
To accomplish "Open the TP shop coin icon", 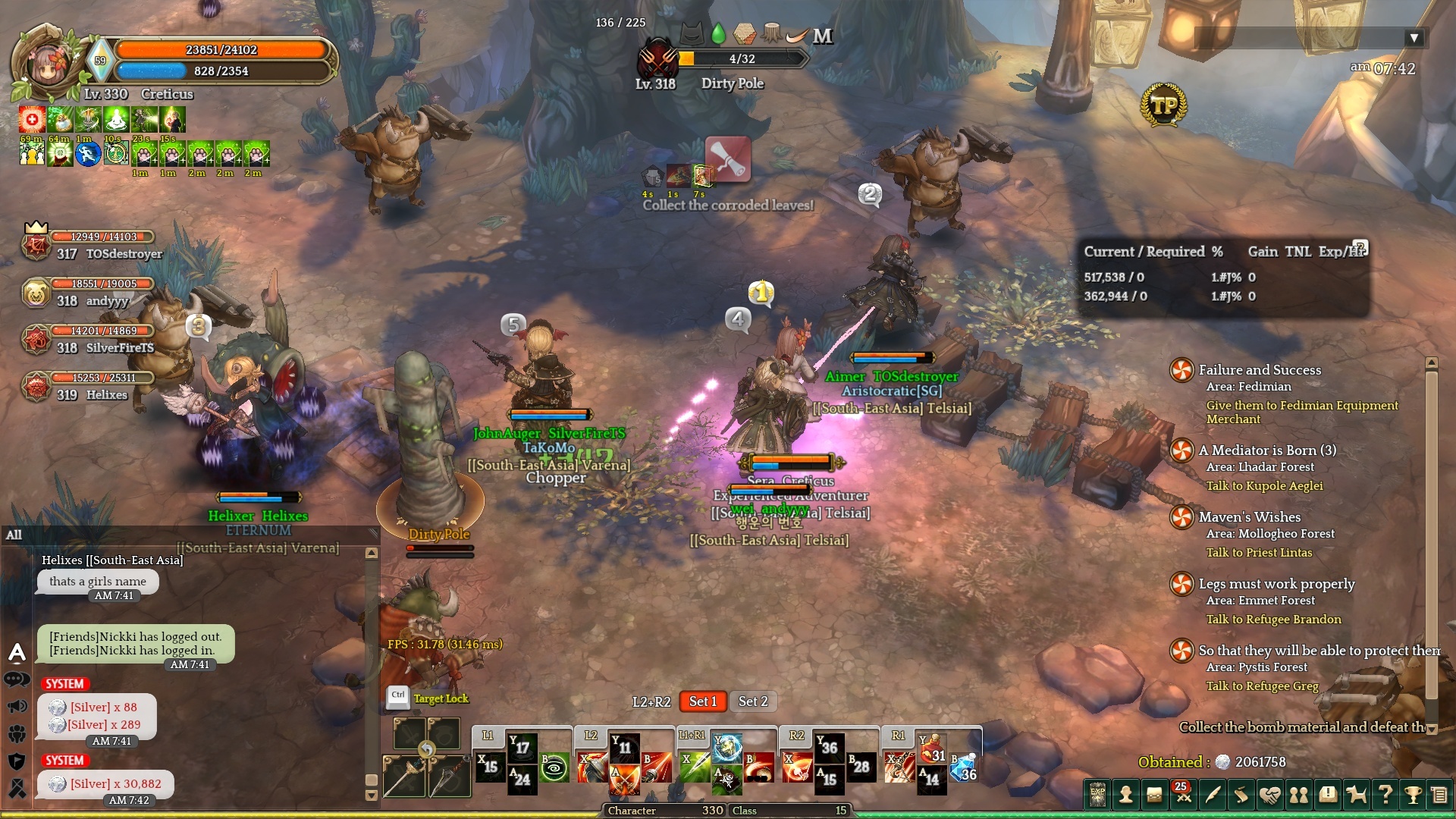I will 1163,105.
